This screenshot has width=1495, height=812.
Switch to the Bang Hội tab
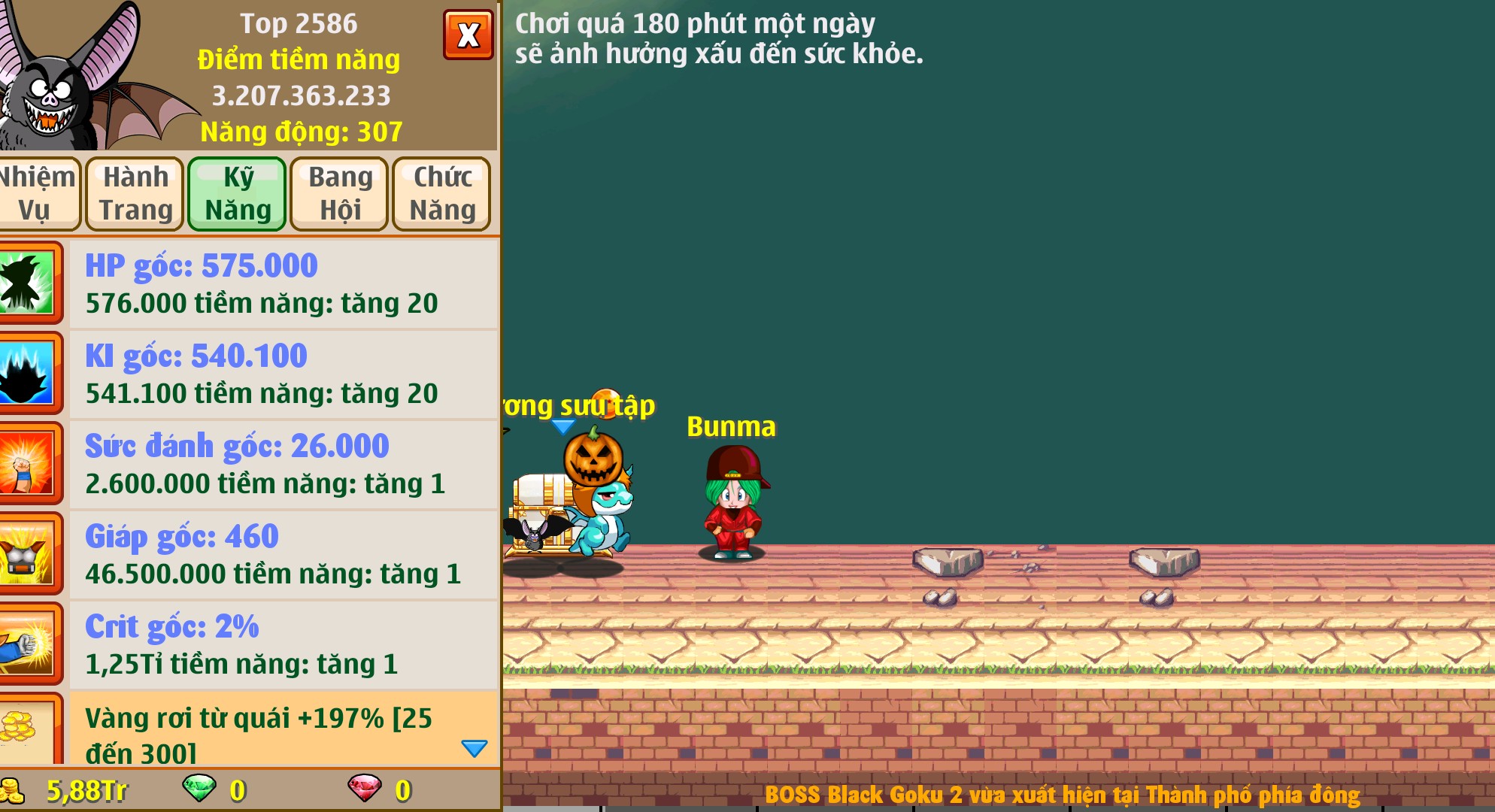point(338,193)
